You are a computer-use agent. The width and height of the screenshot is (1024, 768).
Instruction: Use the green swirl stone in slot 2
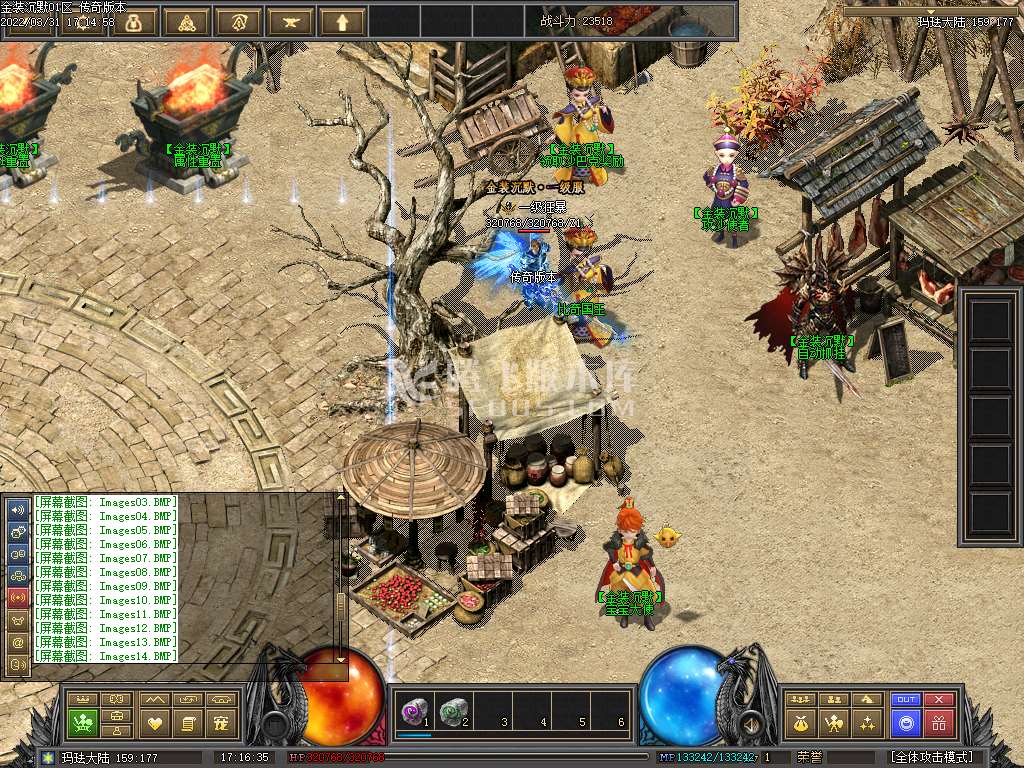click(x=453, y=712)
